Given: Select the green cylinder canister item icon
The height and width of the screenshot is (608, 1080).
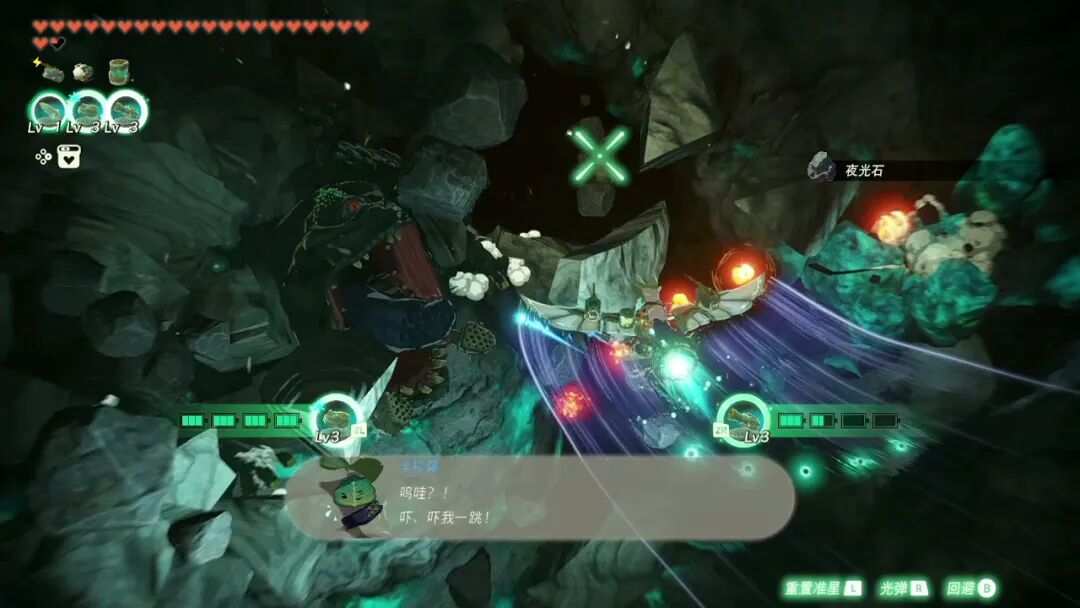Looking at the screenshot, I should pos(120,72).
